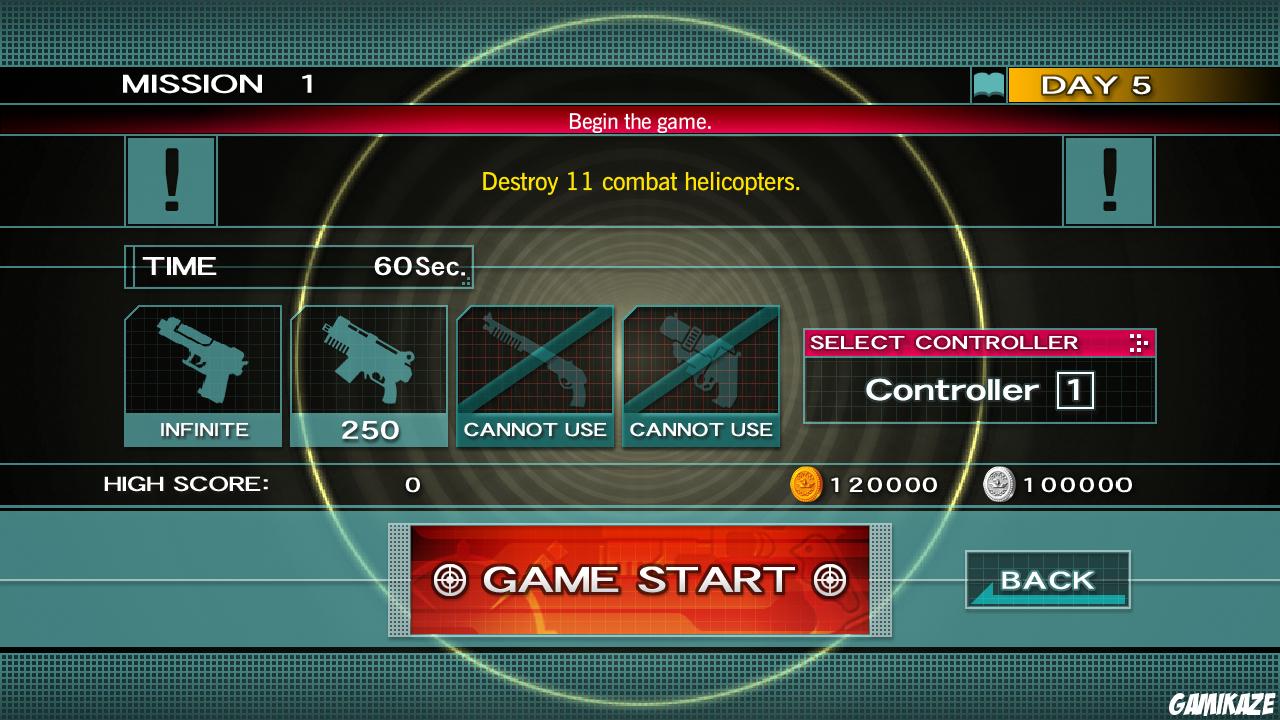Toggle the INFINITE ammo label on pistol
The height and width of the screenshot is (720, 1280).
click(x=203, y=429)
